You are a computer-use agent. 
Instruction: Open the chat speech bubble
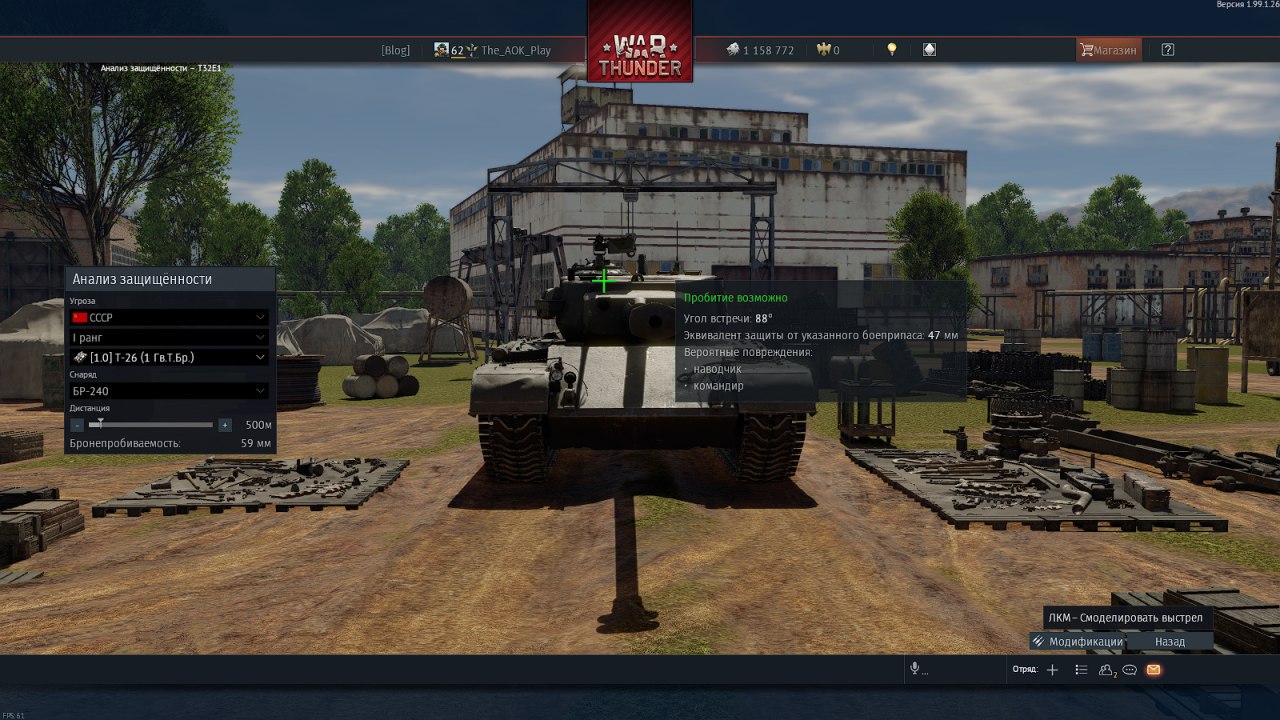coord(1130,670)
